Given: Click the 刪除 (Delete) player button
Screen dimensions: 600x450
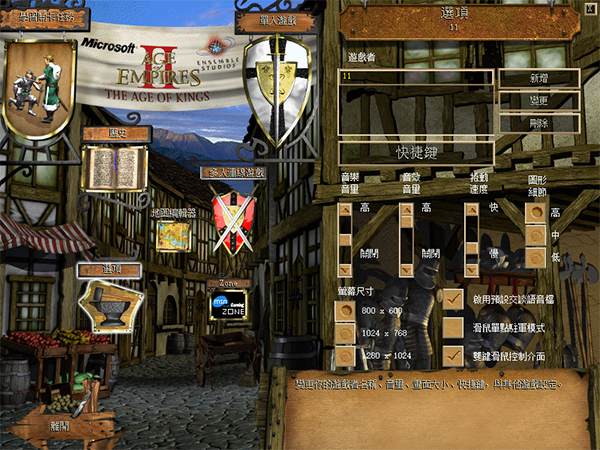Looking at the screenshot, I should (x=541, y=124).
